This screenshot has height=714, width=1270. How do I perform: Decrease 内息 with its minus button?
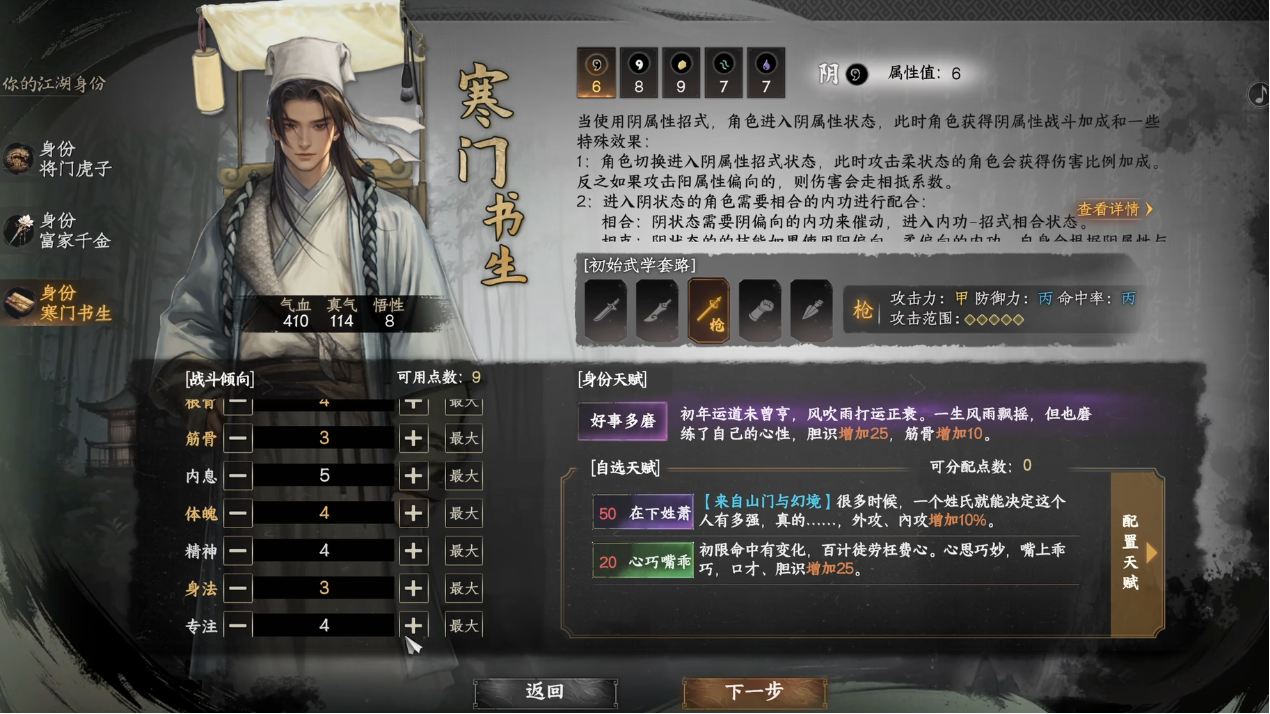coord(238,476)
